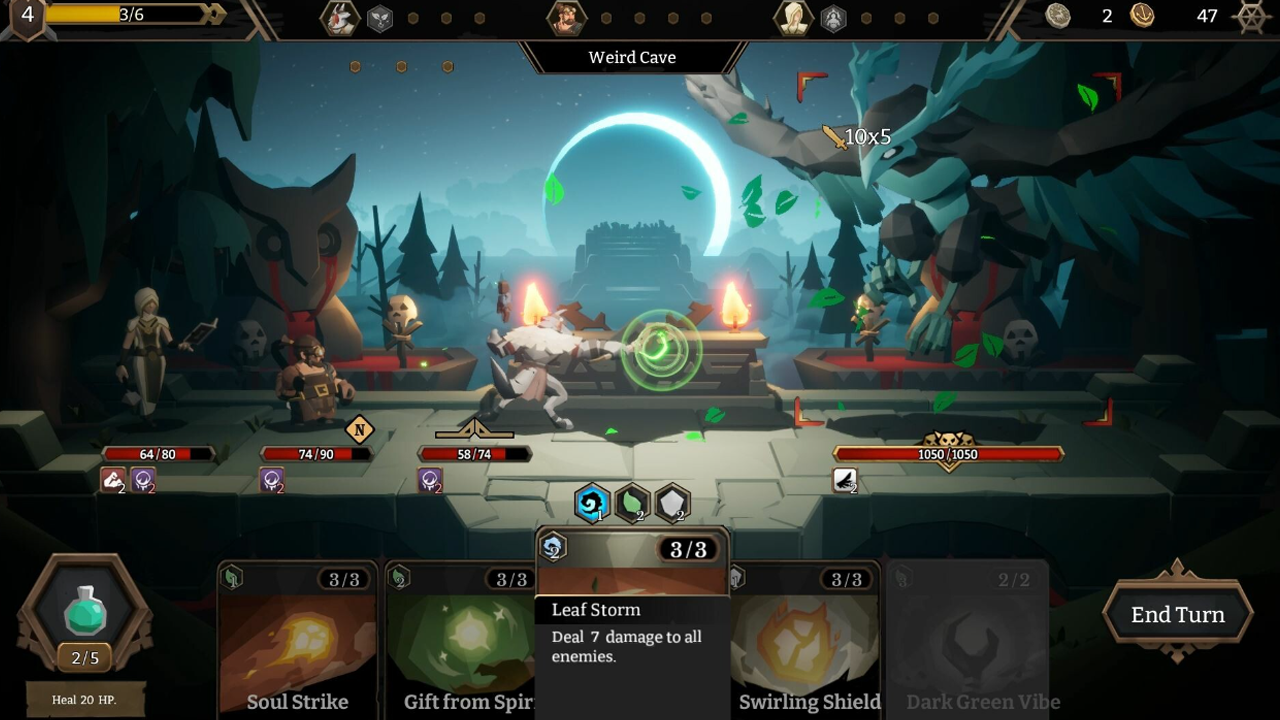This screenshot has height=720, width=1280.
Task: Select the blonde priestess hero portrait
Action: (x=794, y=18)
